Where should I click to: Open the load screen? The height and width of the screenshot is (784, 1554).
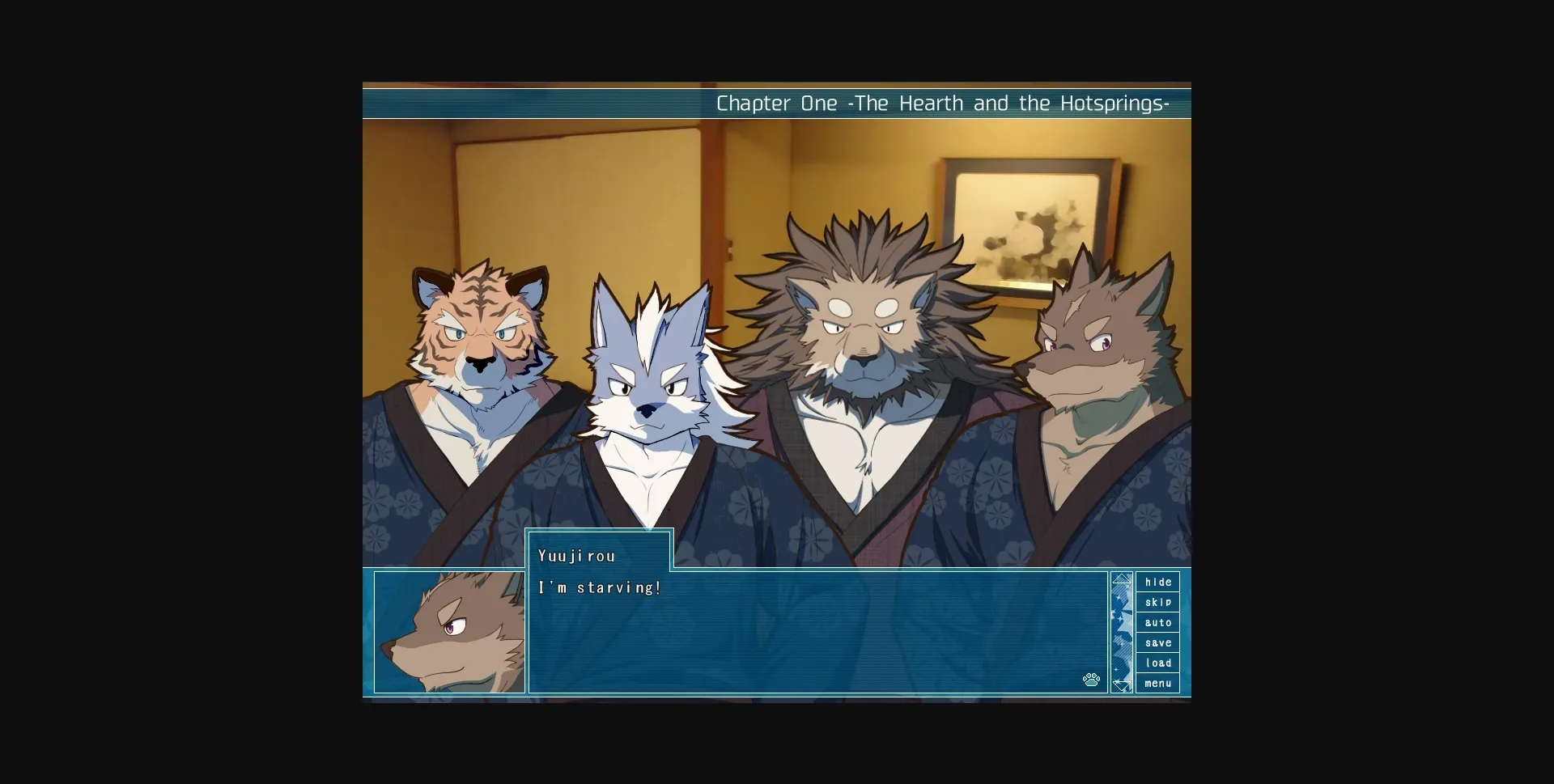[1157, 663]
